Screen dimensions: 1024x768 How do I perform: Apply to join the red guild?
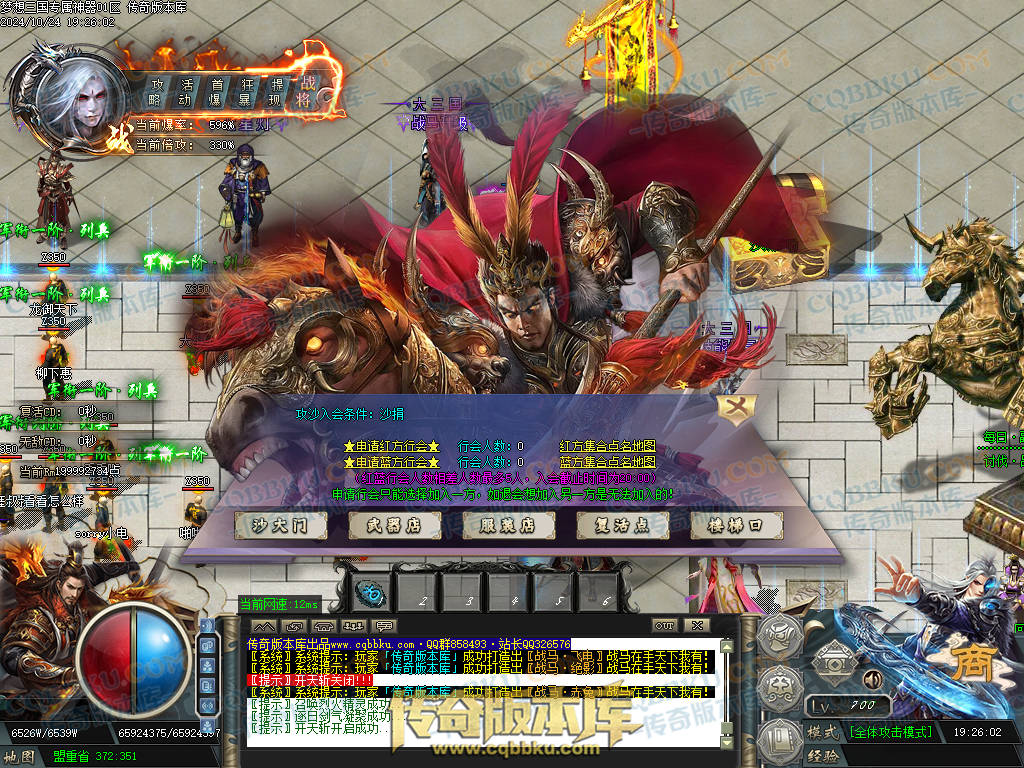pyautogui.click(x=392, y=446)
